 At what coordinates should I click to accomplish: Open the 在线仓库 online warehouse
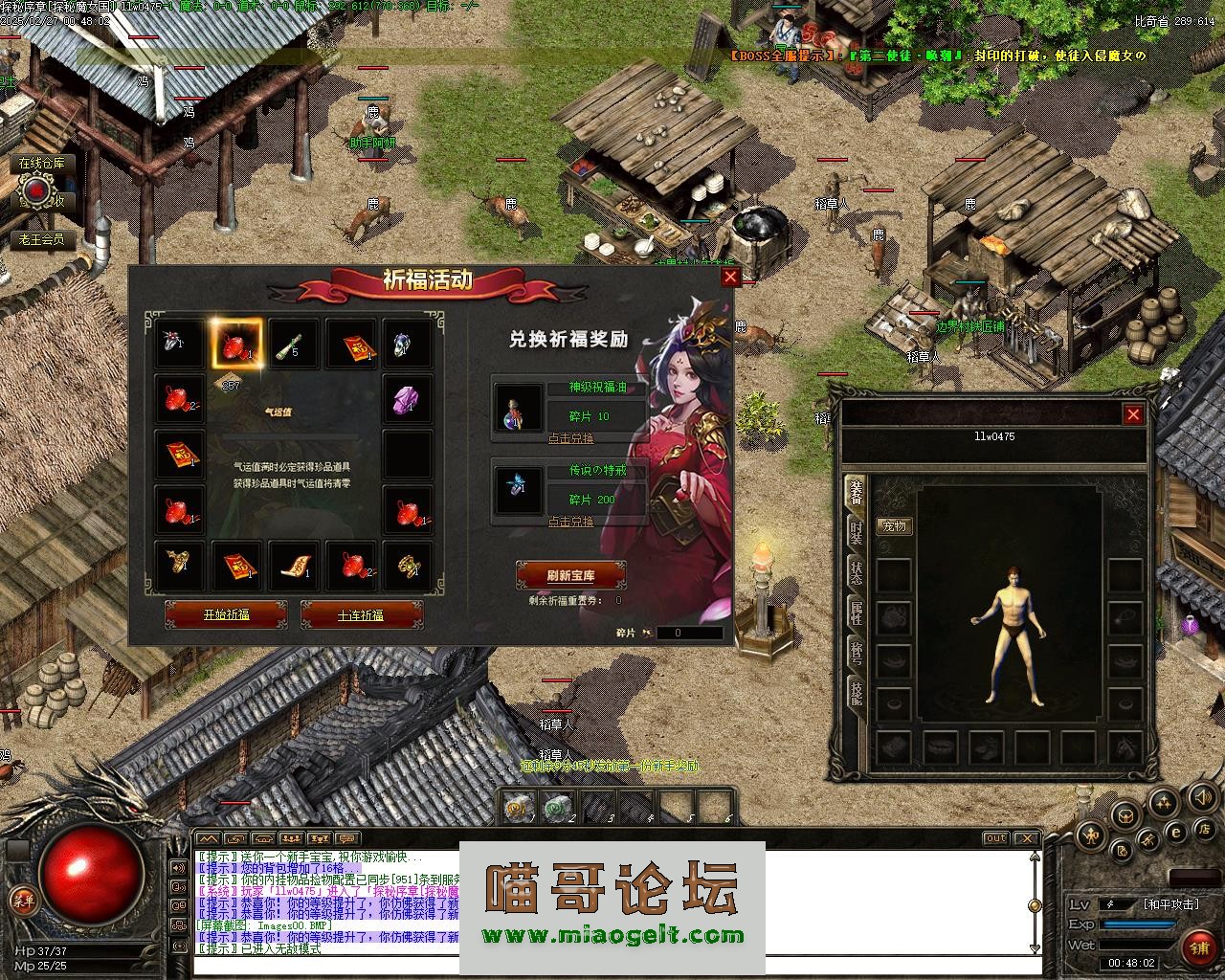[42, 163]
